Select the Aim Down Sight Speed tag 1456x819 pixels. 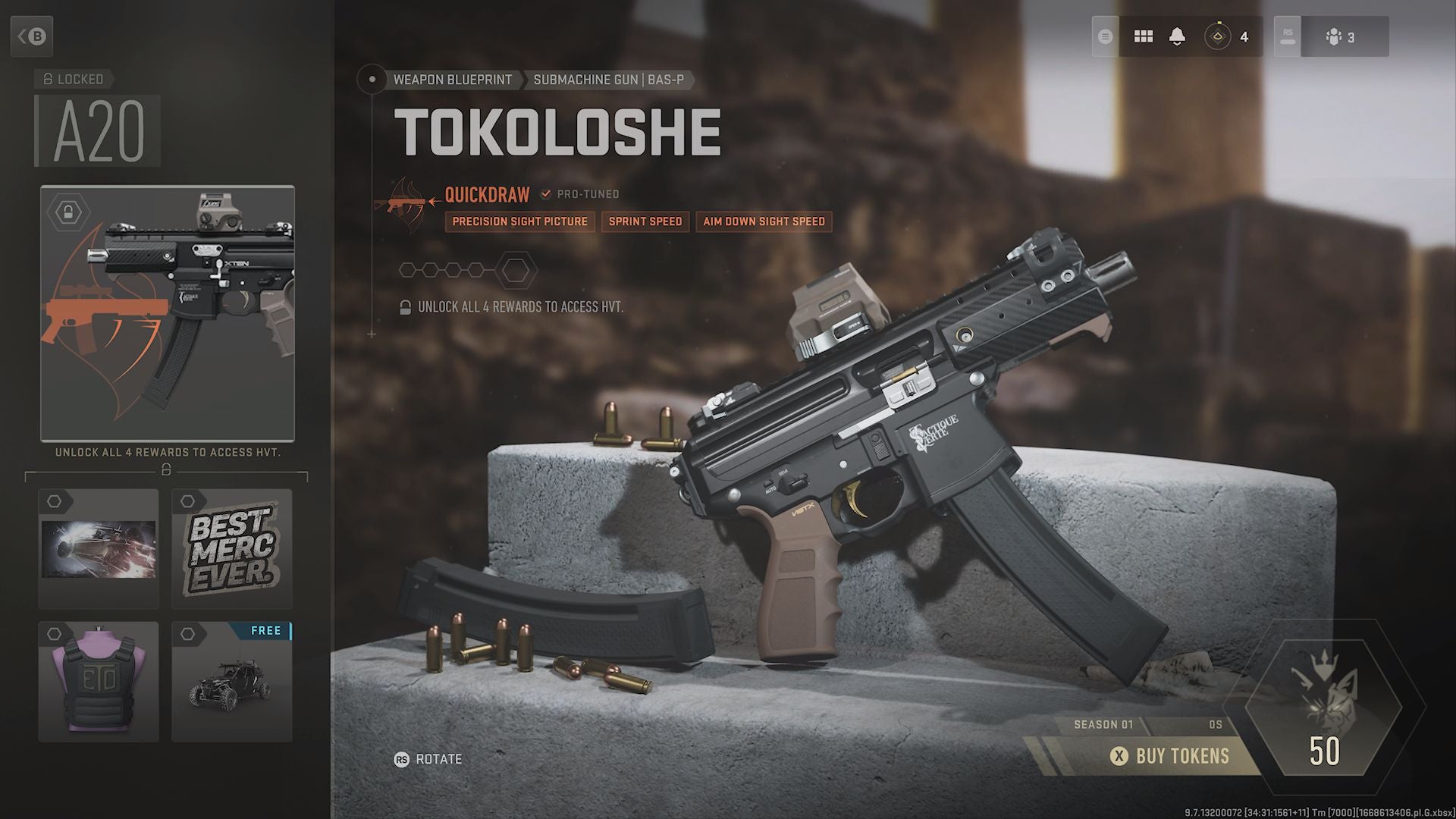(764, 221)
